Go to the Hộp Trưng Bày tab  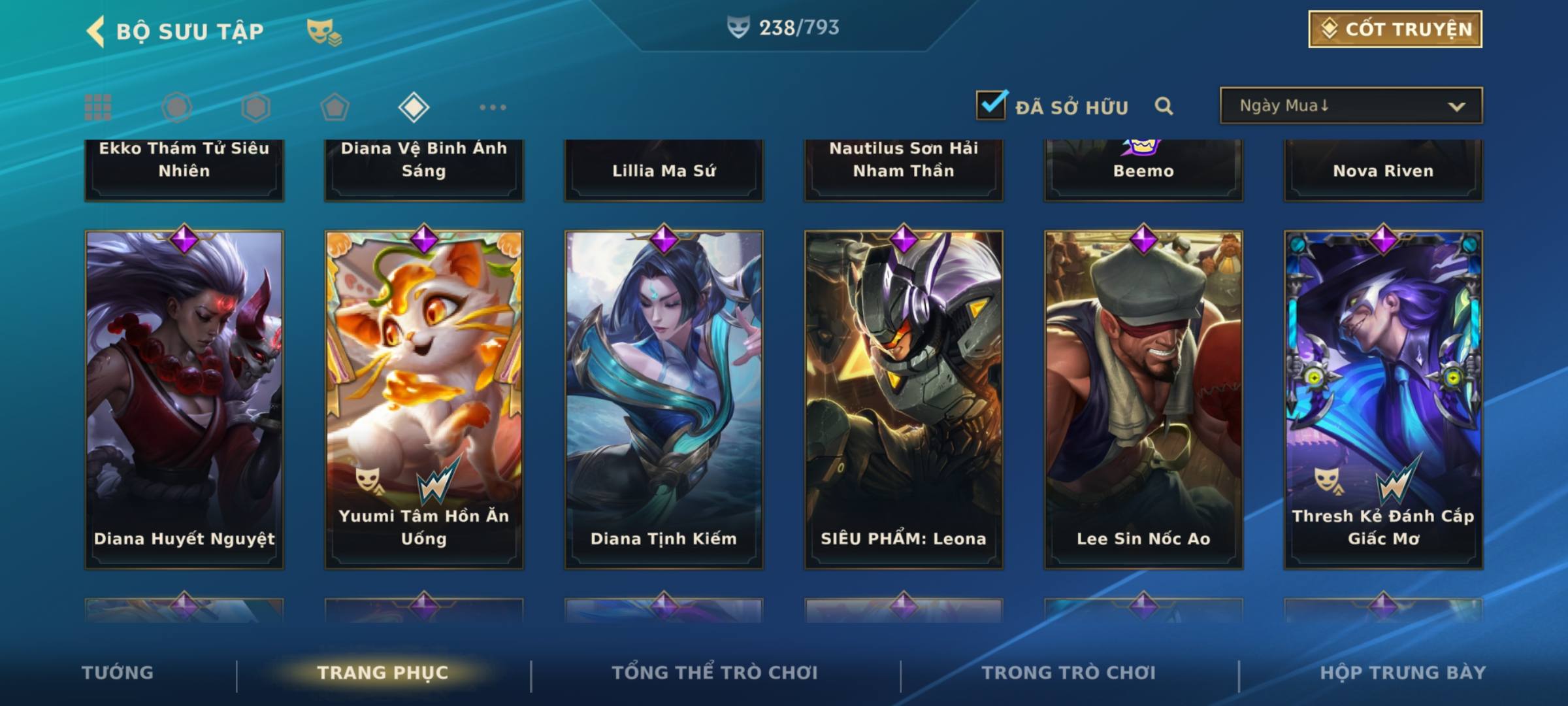1403,673
